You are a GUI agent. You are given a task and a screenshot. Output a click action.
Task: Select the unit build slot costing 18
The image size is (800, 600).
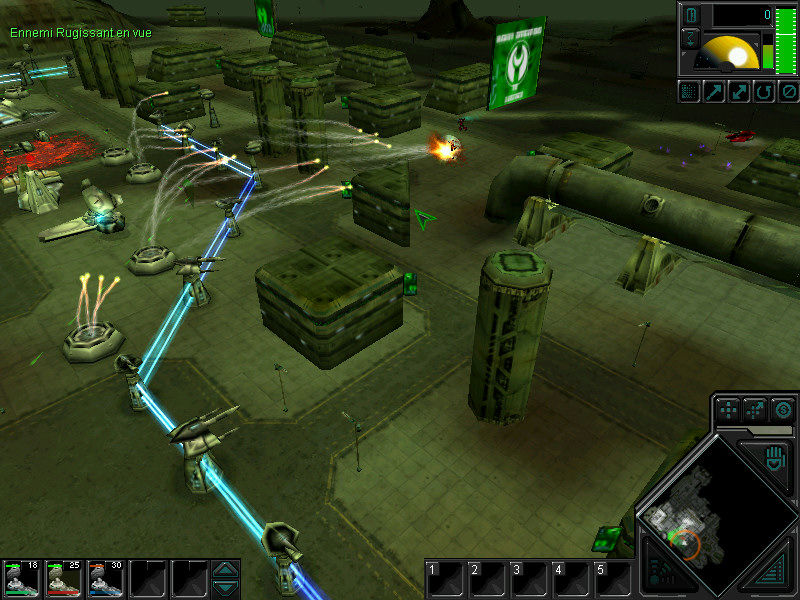coord(22,578)
